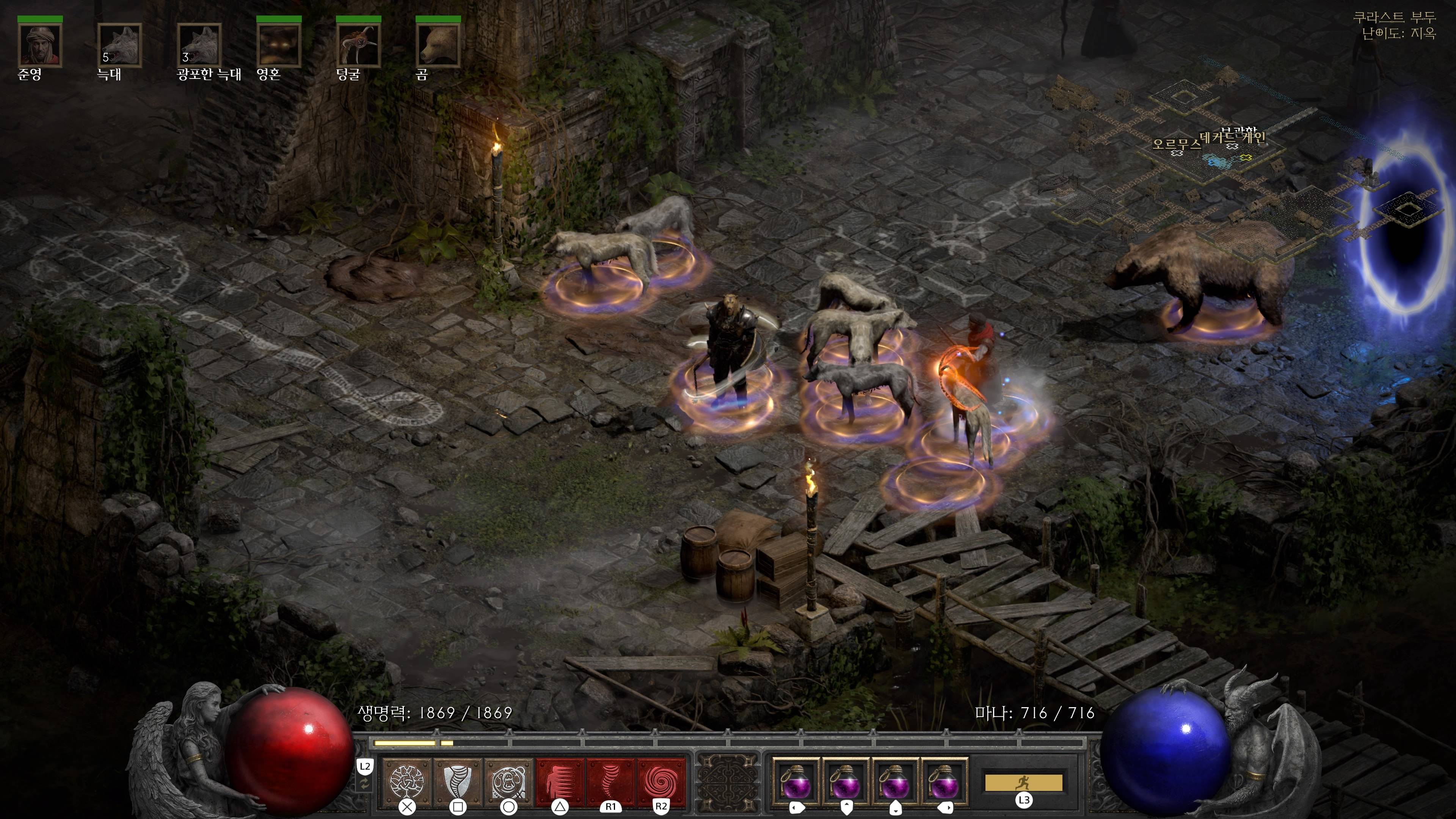The width and height of the screenshot is (1456, 819).
Task: Select the mercenary 준영 portrait
Action: tap(39, 45)
